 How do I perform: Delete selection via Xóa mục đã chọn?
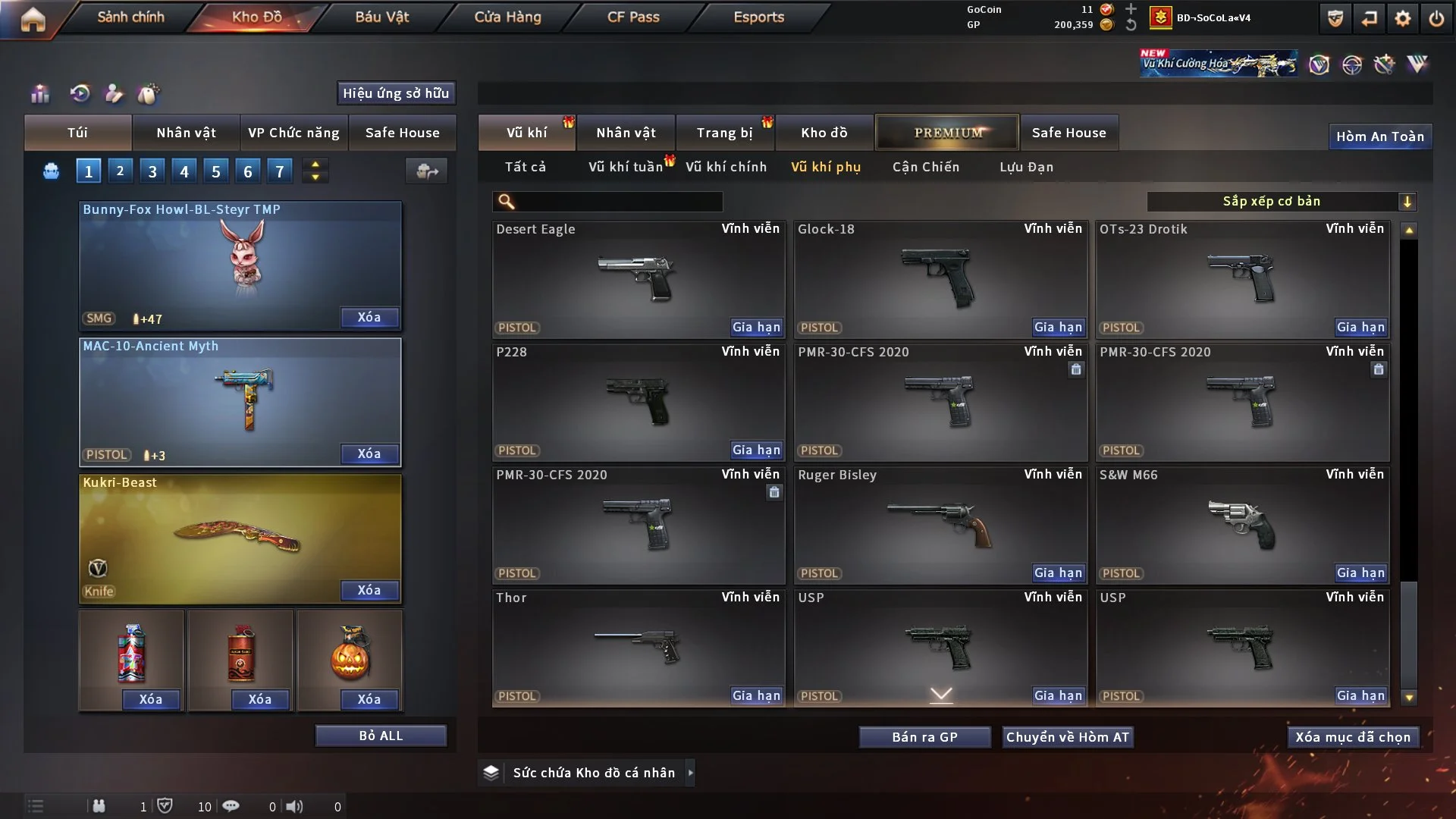point(1353,737)
